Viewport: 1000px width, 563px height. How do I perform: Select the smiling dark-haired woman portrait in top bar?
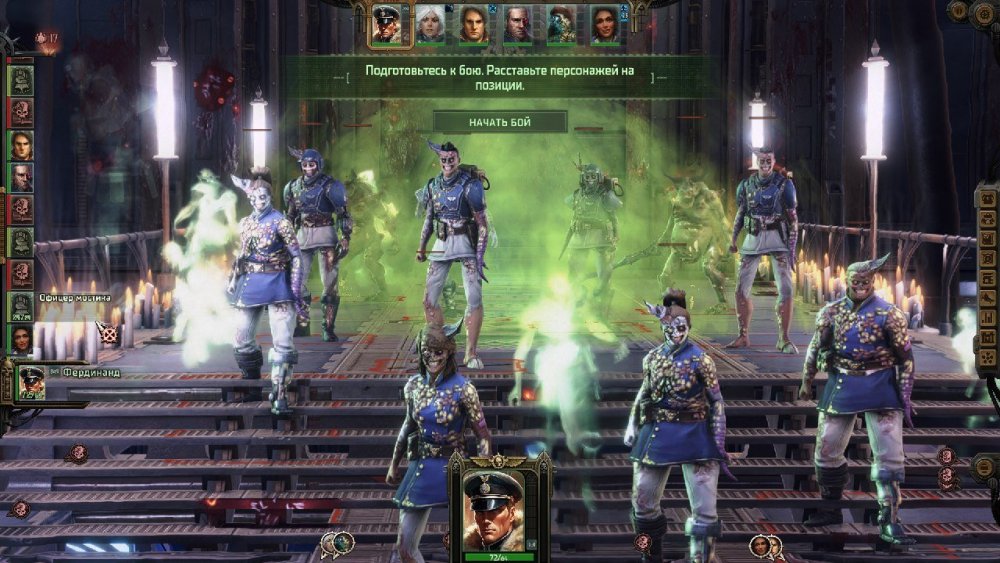click(605, 24)
